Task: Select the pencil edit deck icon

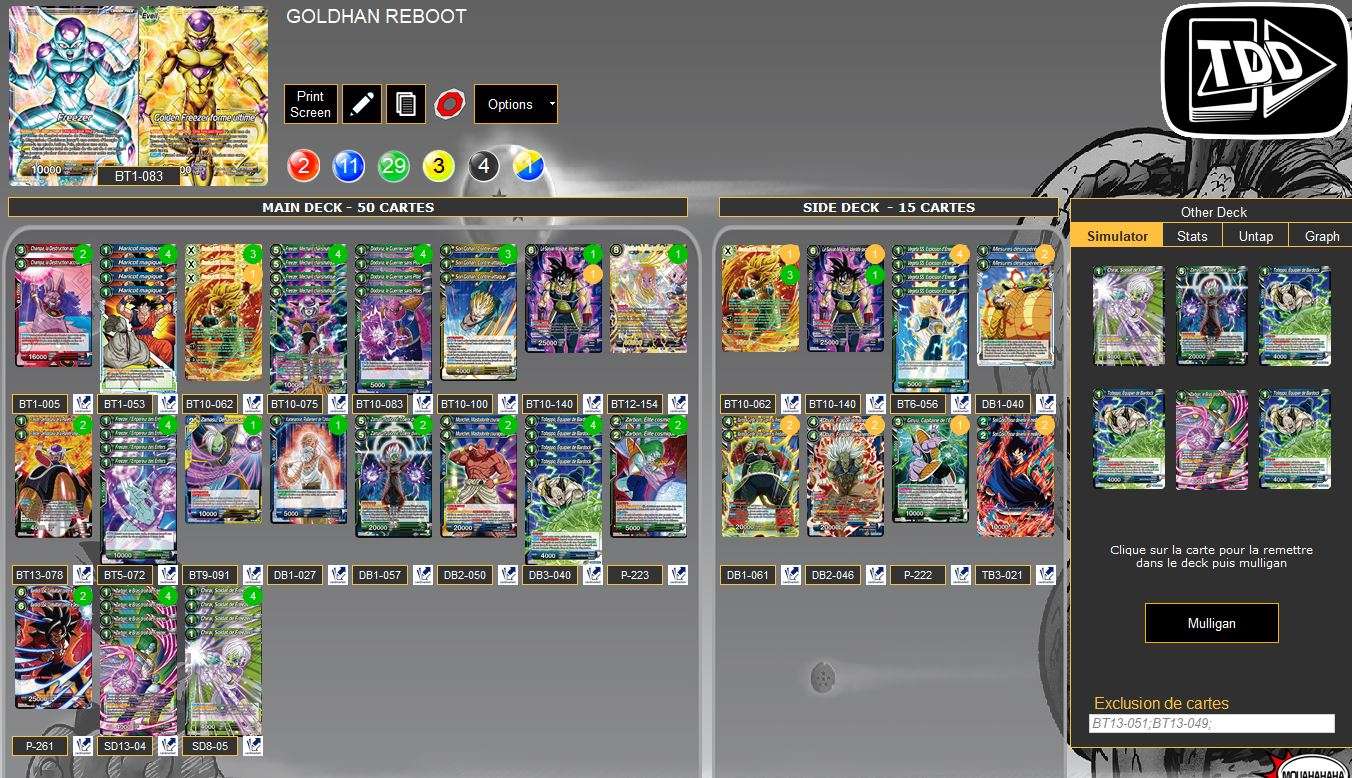Action: pyautogui.click(x=361, y=103)
